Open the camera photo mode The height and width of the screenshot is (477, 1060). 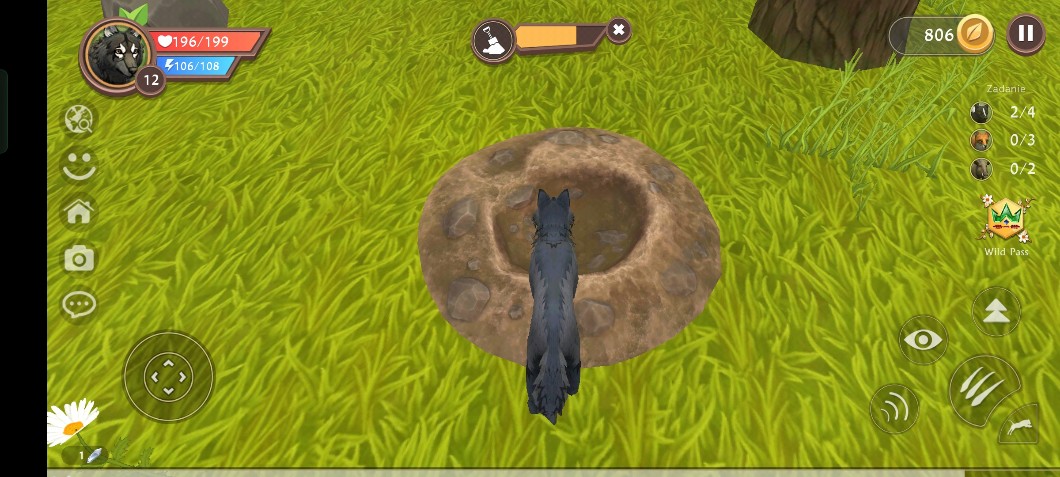pos(79,259)
